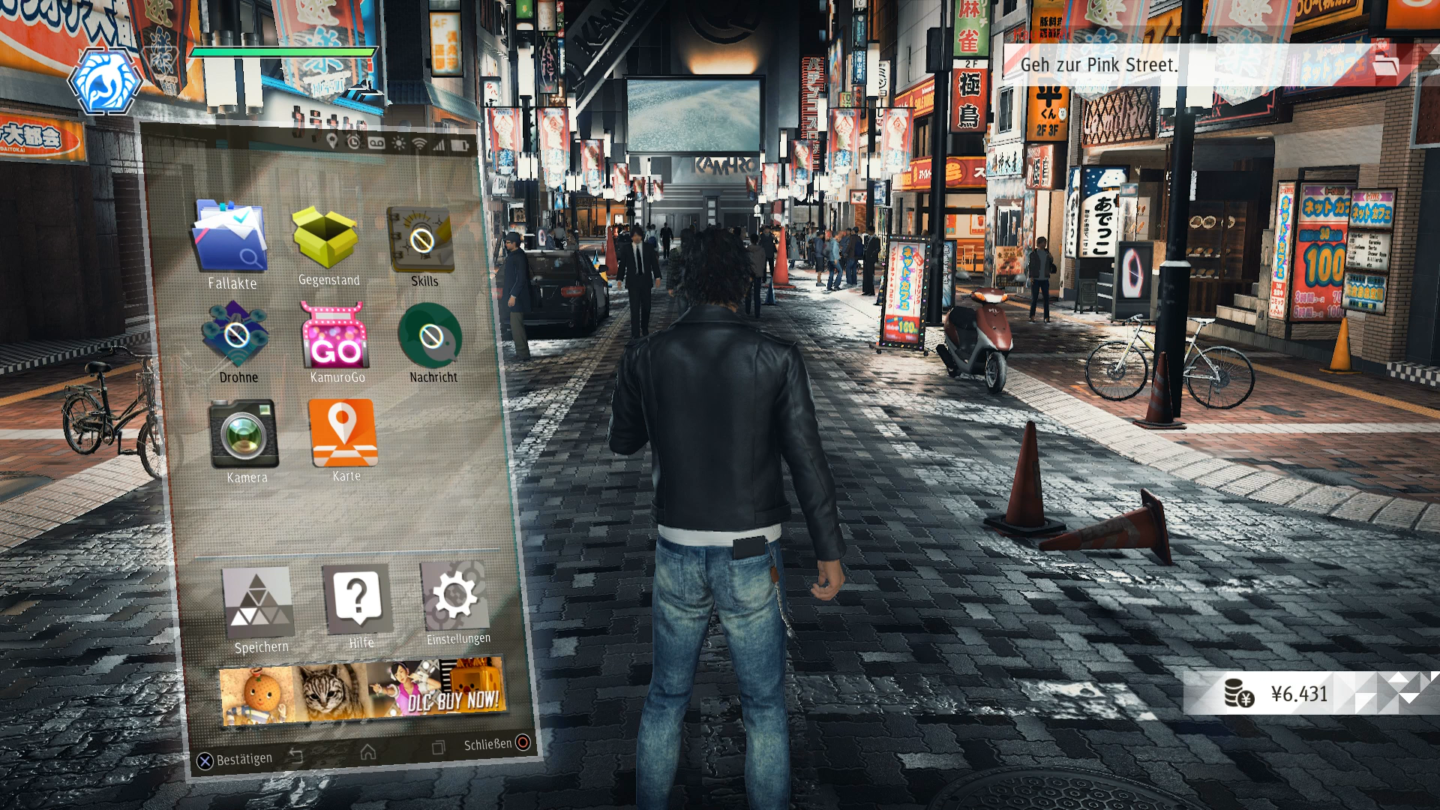The image size is (1440, 810).
Task: Select the Skills app icon
Action: click(x=420, y=237)
